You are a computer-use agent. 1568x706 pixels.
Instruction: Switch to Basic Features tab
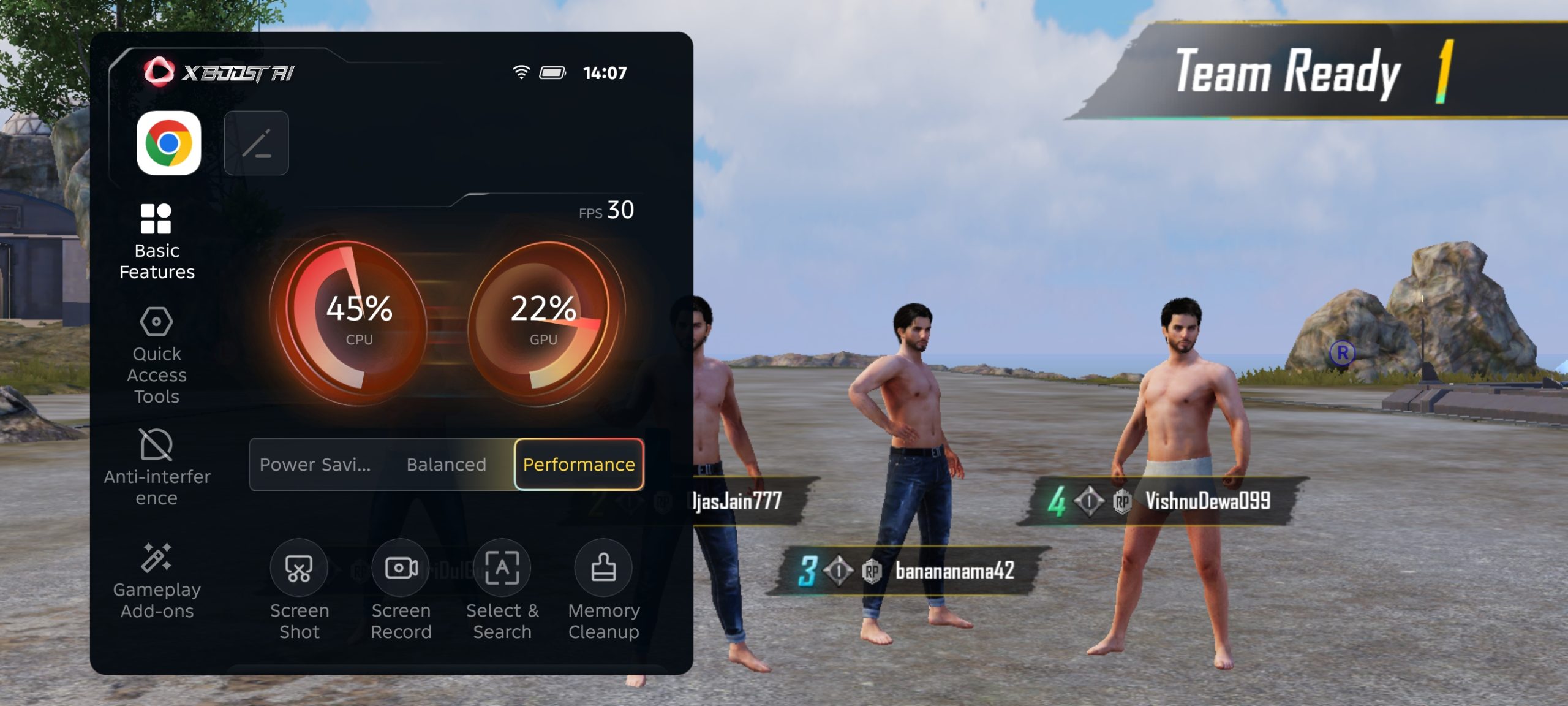click(157, 241)
